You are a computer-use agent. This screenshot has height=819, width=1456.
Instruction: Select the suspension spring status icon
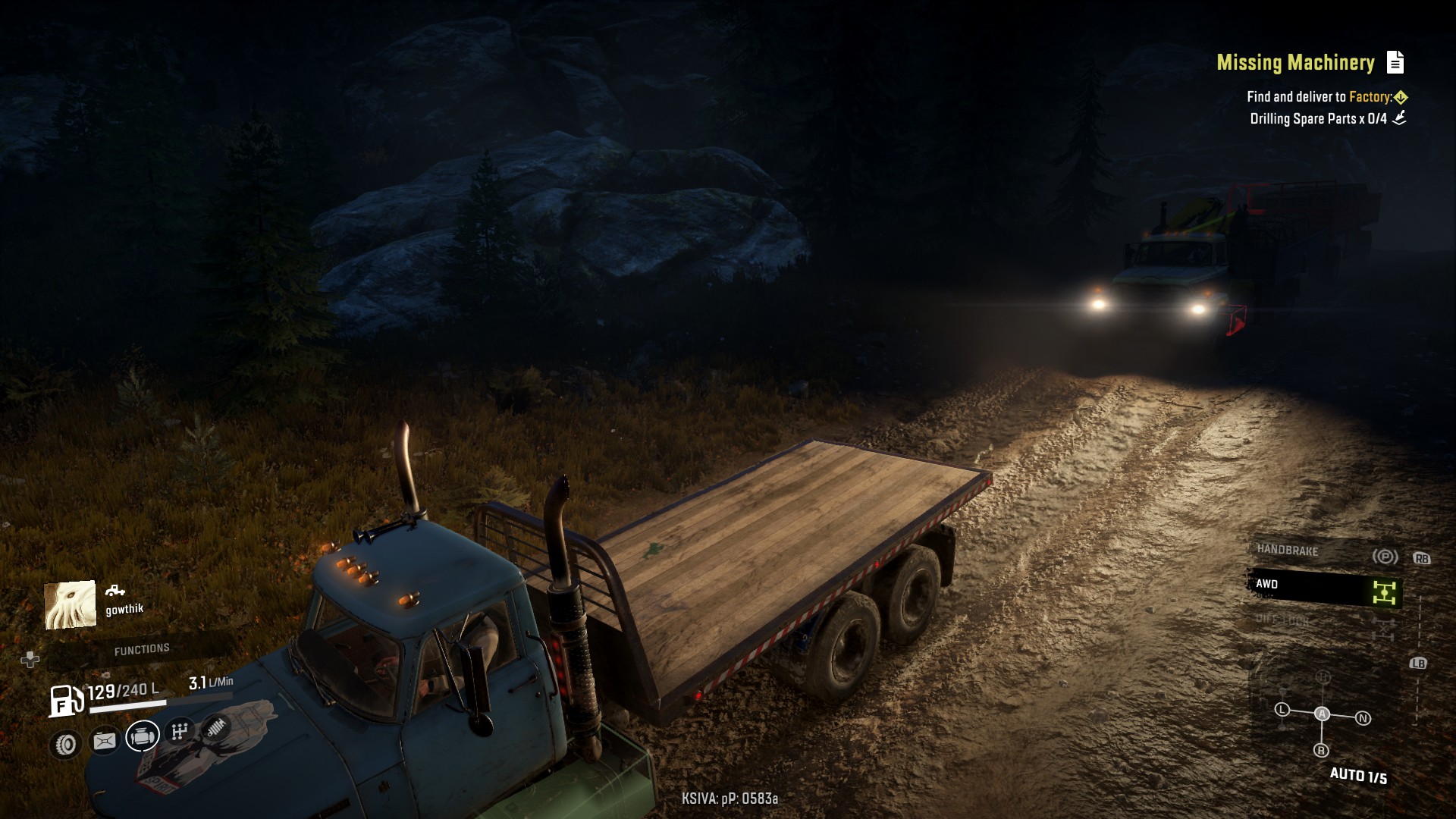click(216, 727)
